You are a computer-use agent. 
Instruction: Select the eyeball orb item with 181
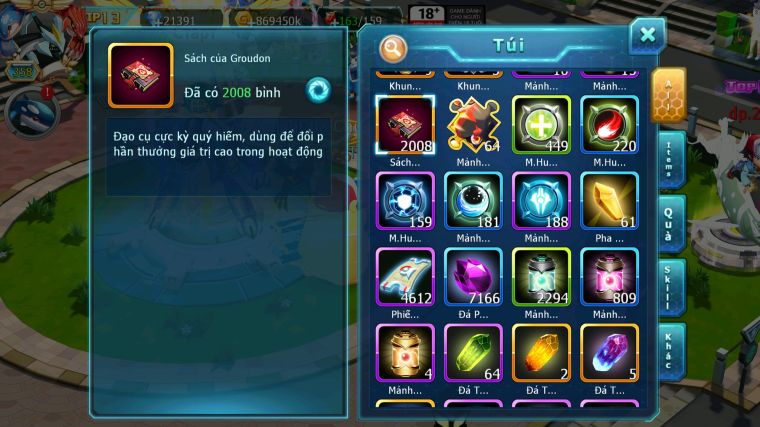[x=473, y=201]
